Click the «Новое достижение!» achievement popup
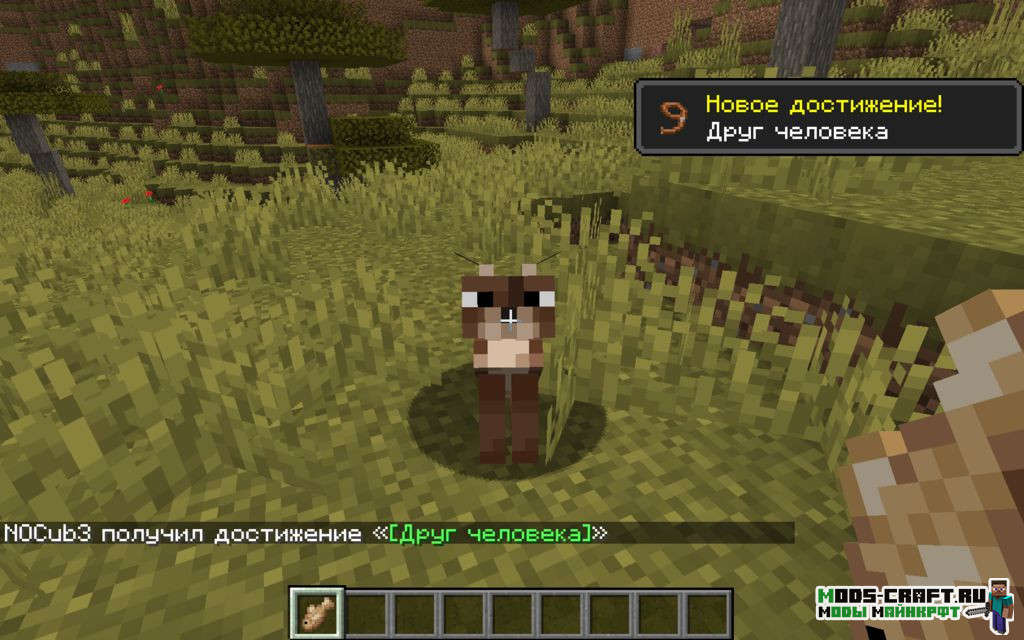Screen dimensions: 1024x640 click(x=827, y=117)
